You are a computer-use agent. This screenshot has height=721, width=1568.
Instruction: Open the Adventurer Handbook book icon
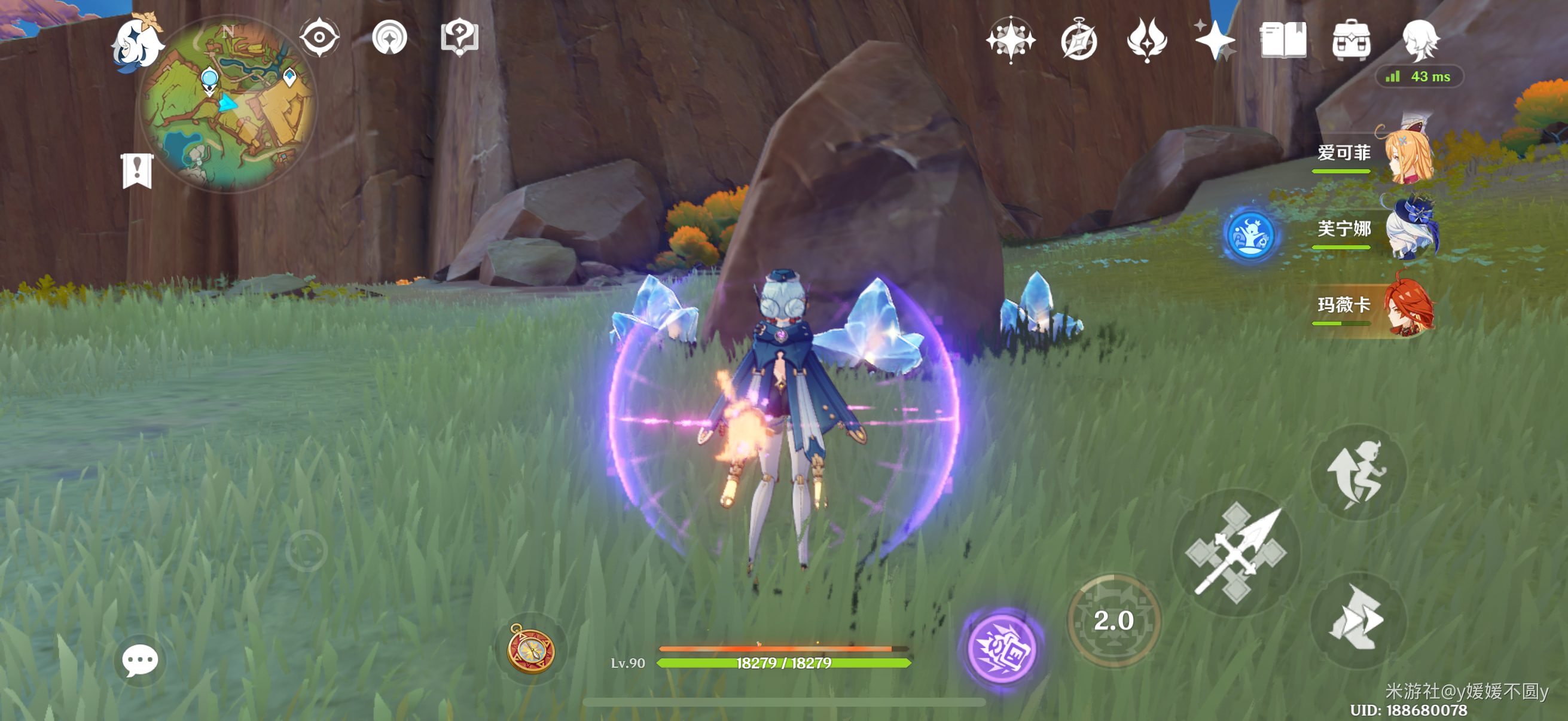[1283, 40]
